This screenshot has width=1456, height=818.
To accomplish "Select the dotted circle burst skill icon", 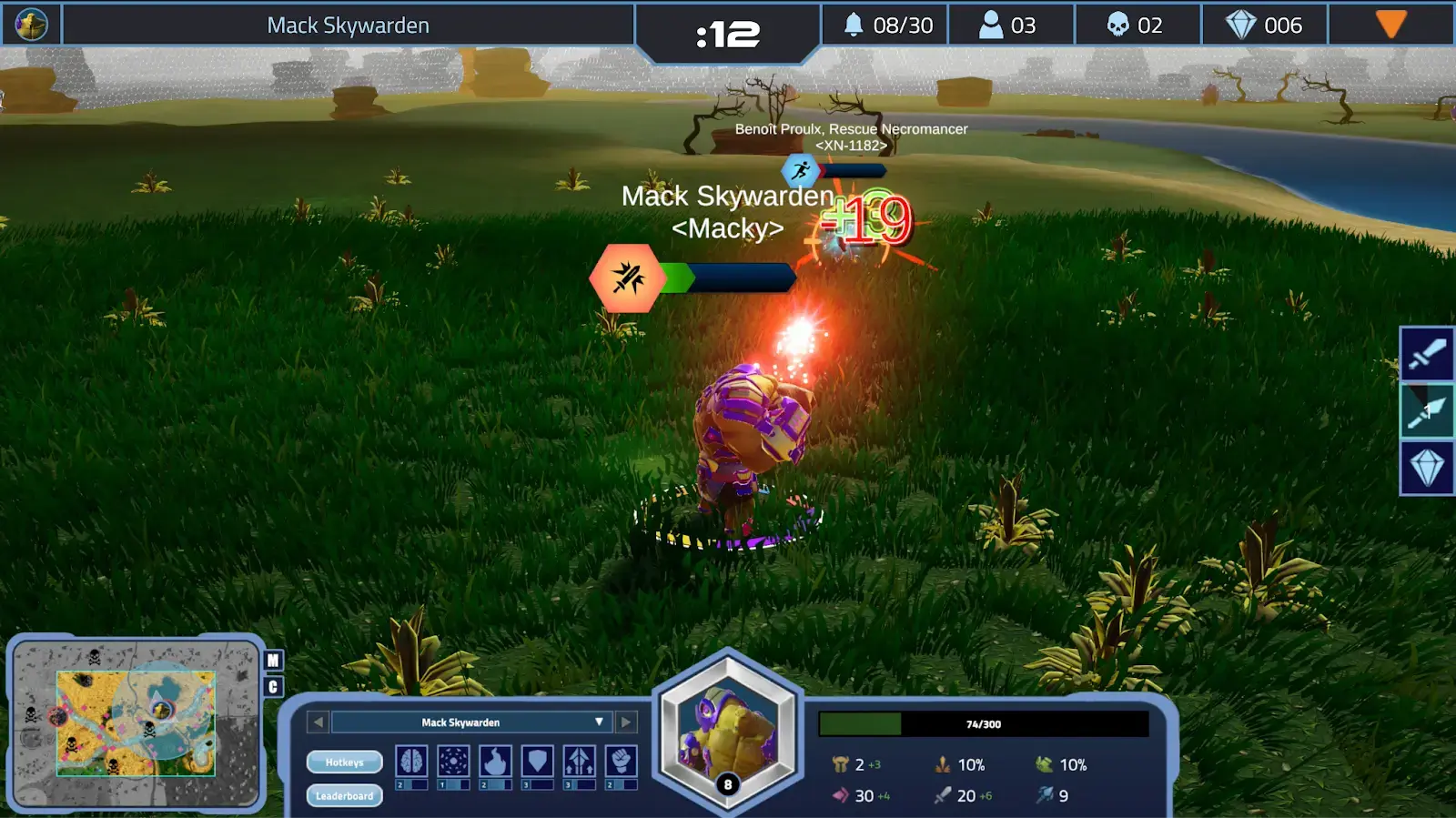I will tap(453, 762).
